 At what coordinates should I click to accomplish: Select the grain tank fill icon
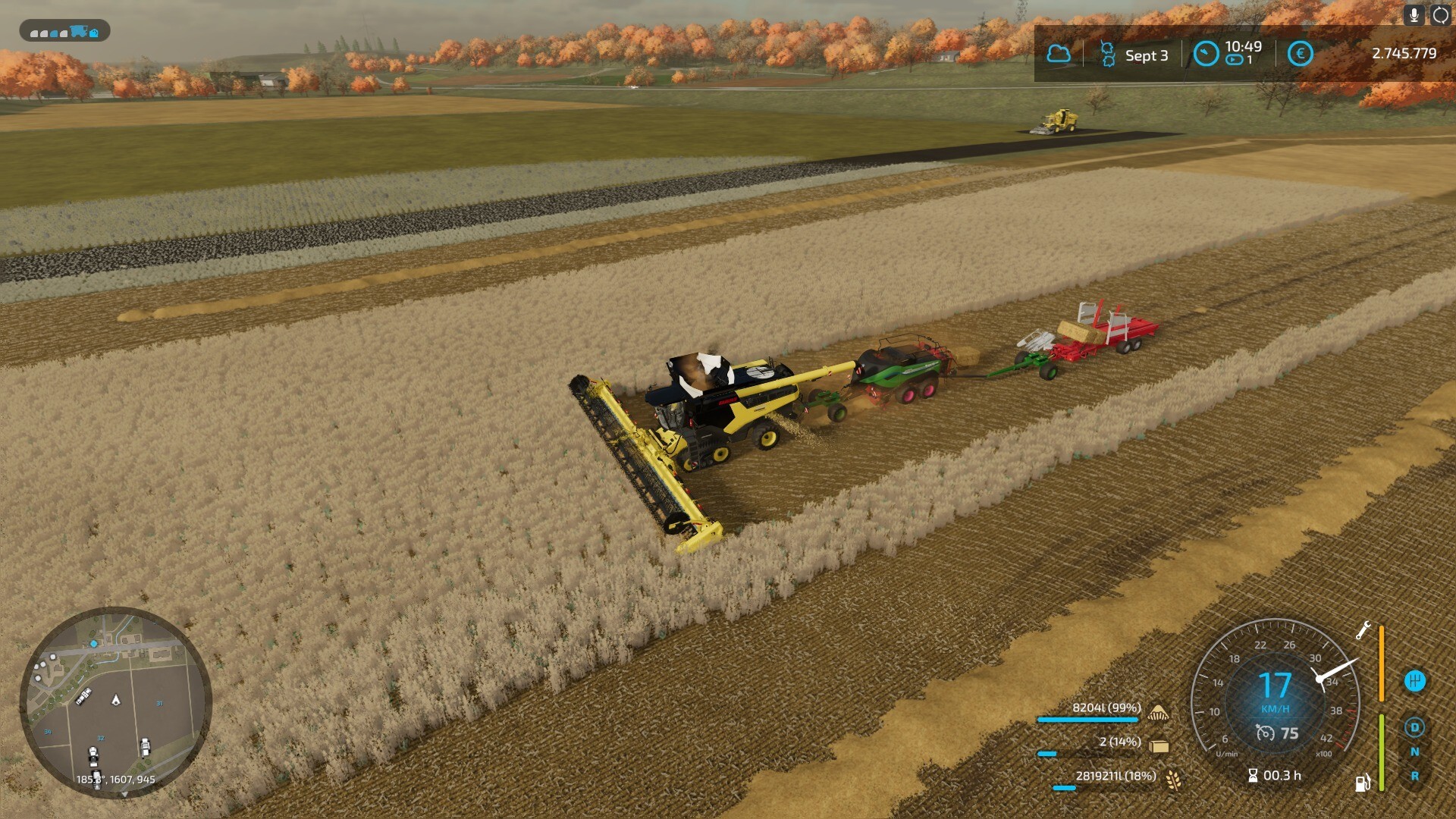click(x=1158, y=712)
